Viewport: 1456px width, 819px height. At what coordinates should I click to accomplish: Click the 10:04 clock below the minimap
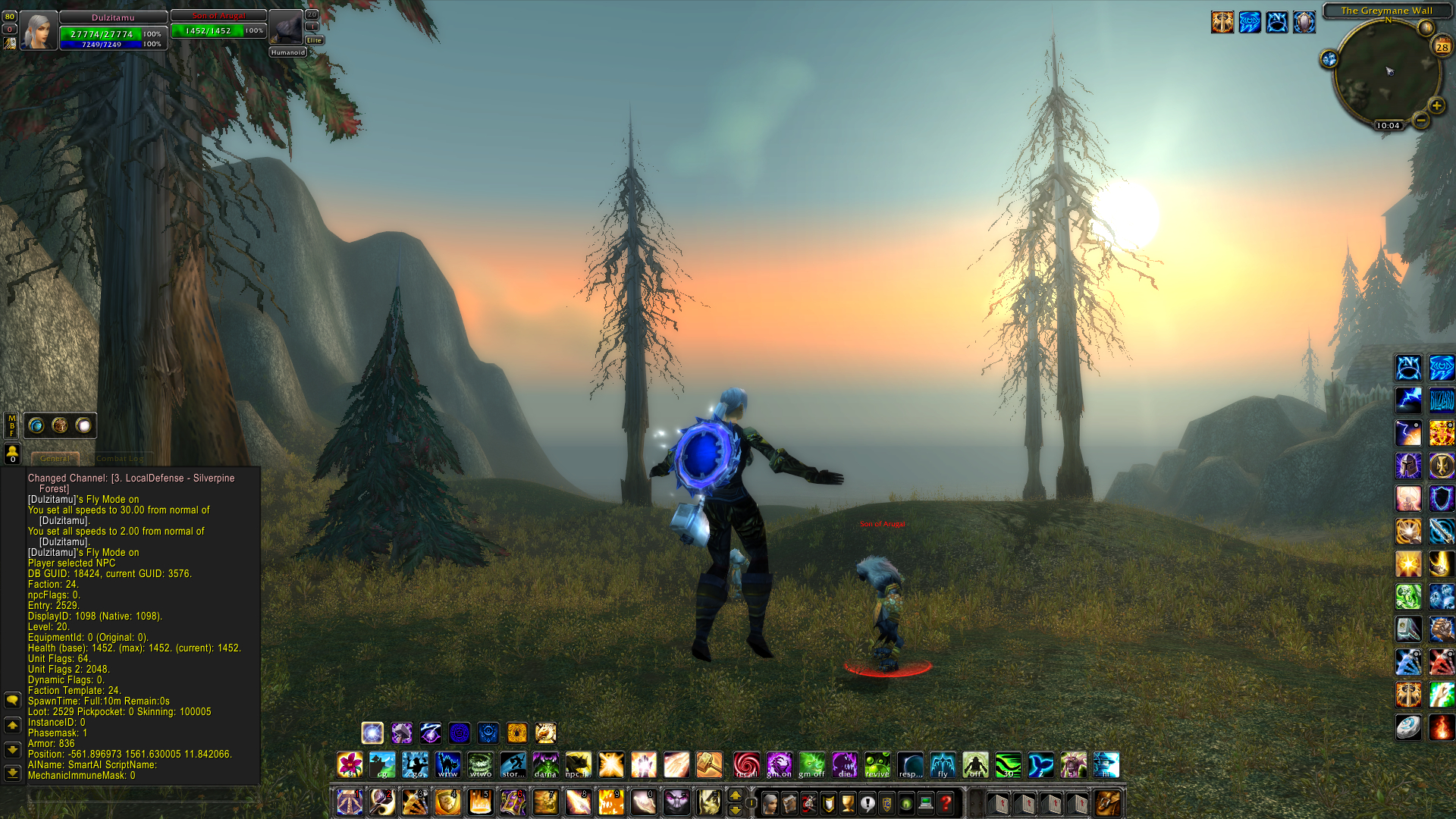click(x=1389, y=125)
